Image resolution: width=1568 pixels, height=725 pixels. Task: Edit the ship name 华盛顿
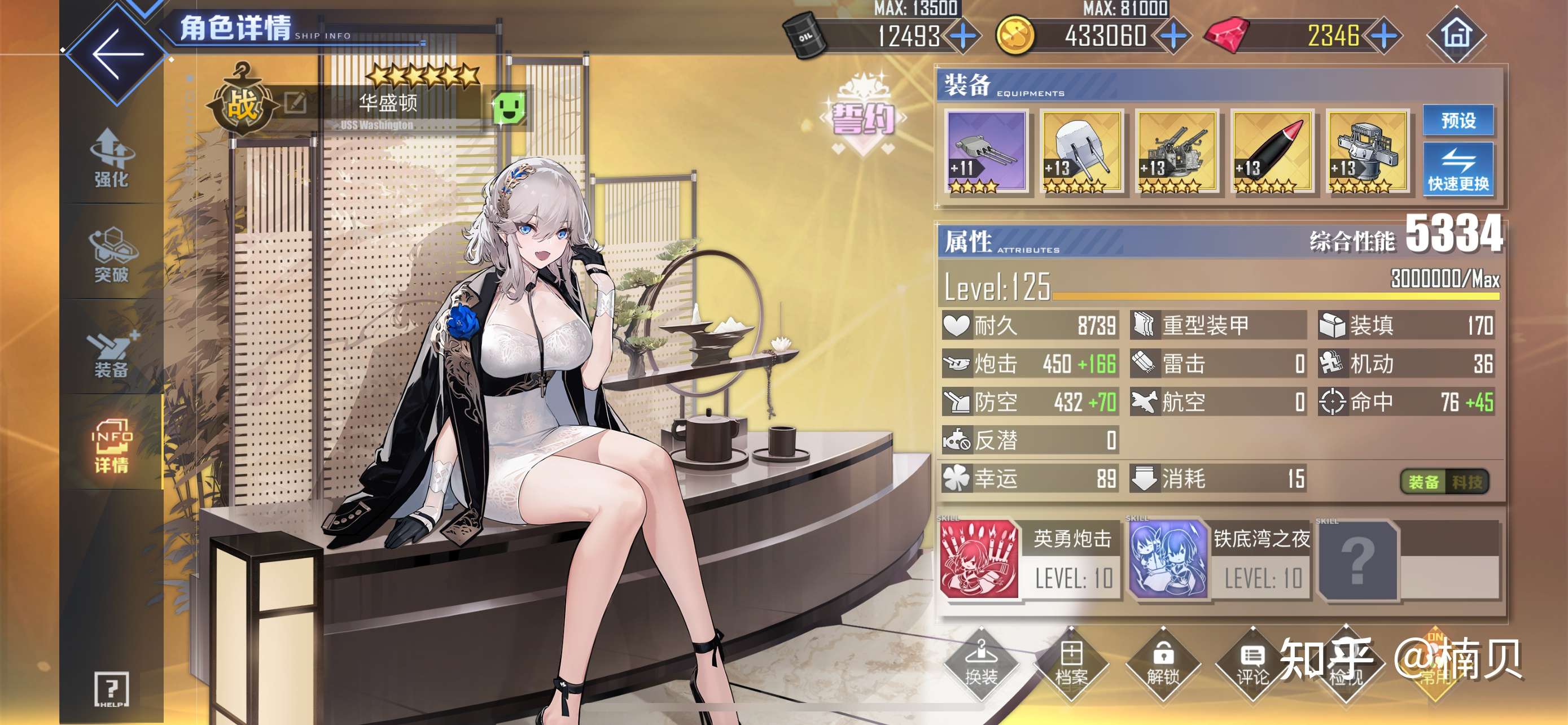pos(295,102)
